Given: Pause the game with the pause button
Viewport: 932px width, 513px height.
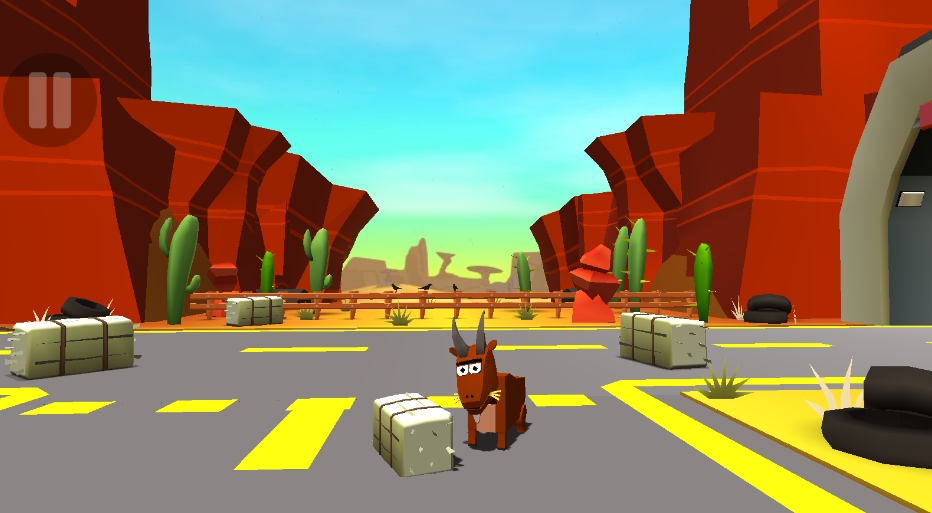Looking at the screenshot, I should (x=49, y=99).
